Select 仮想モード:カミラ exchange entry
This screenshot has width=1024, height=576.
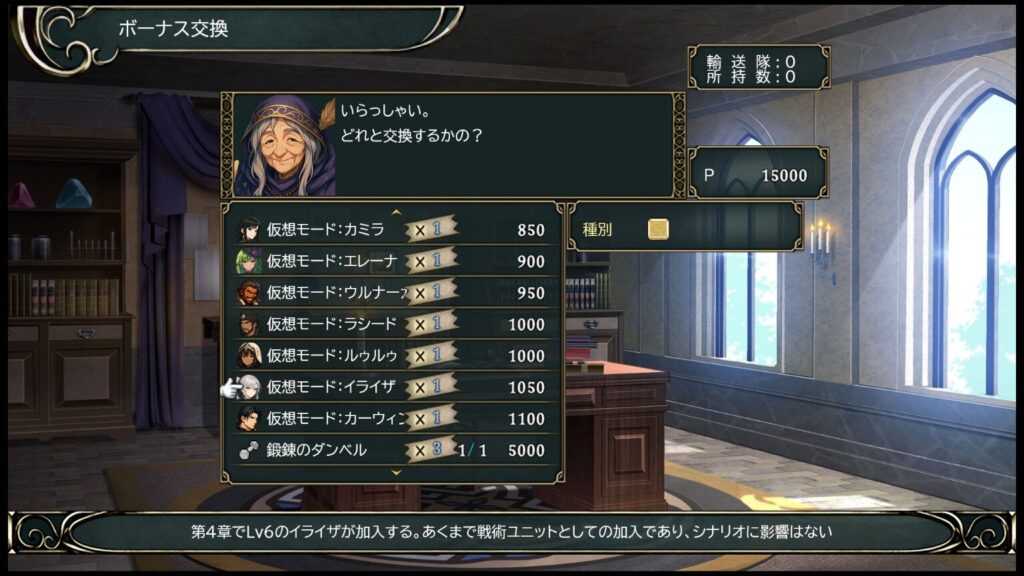[392, 230]
